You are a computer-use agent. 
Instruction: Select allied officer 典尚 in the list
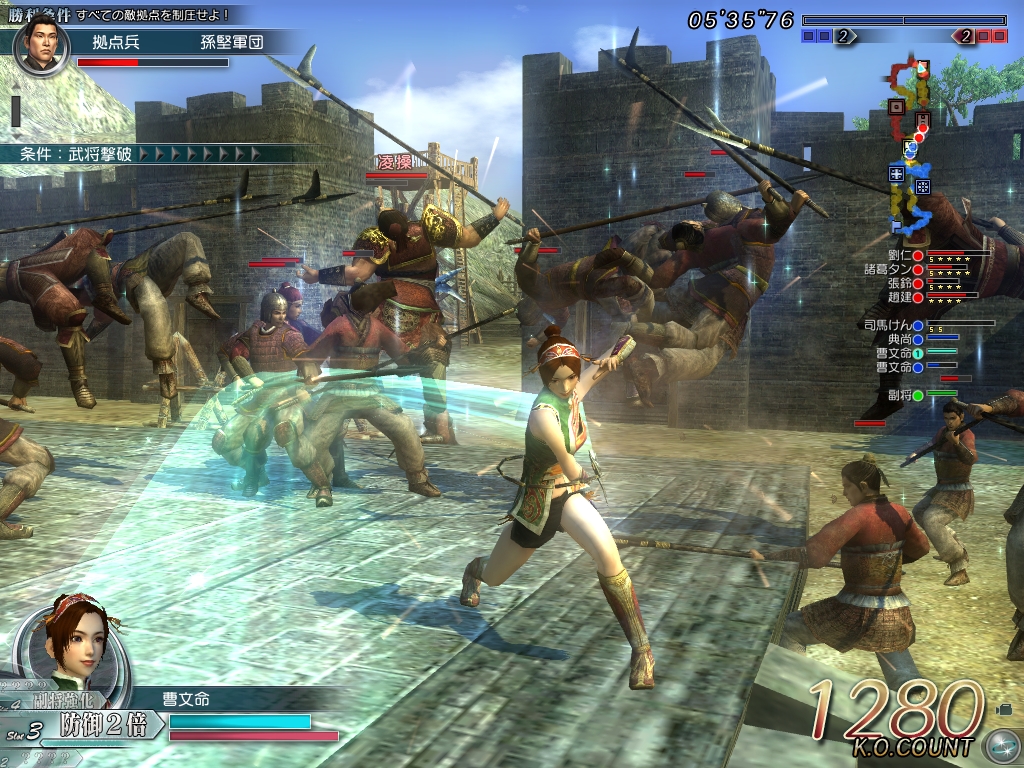point(900,340)
